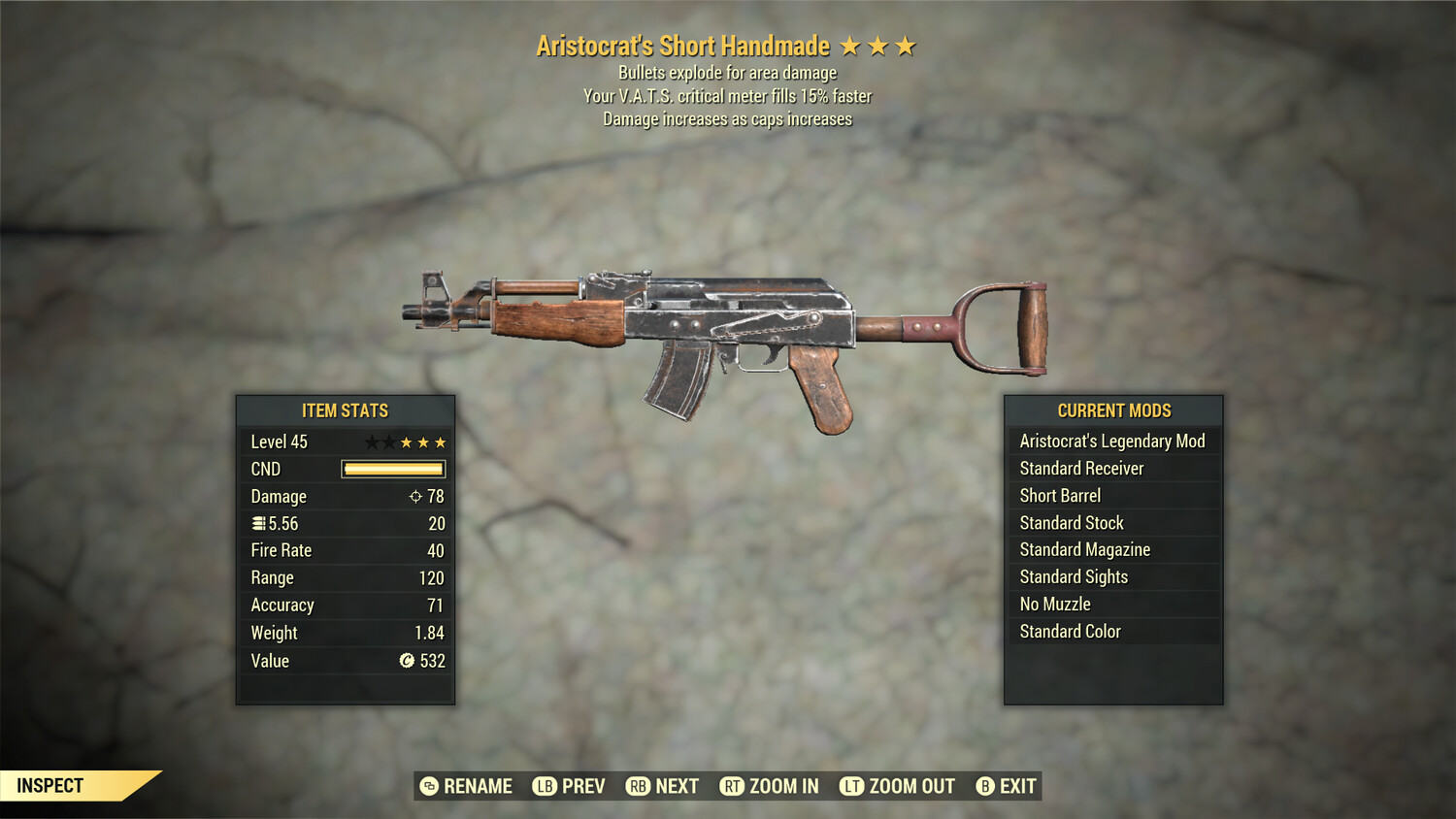Expand the Current Mods panel header
Screen dimensions: 1456x819
(1113, 410)
